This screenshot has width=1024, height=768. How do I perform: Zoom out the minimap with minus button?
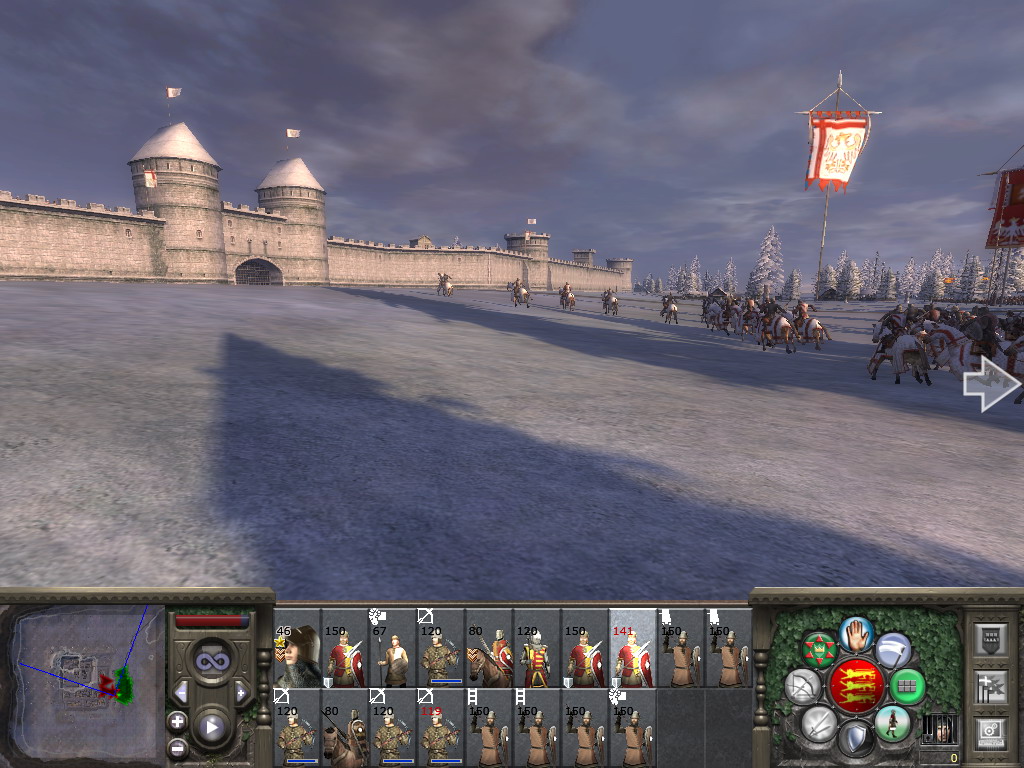point(177,747)
